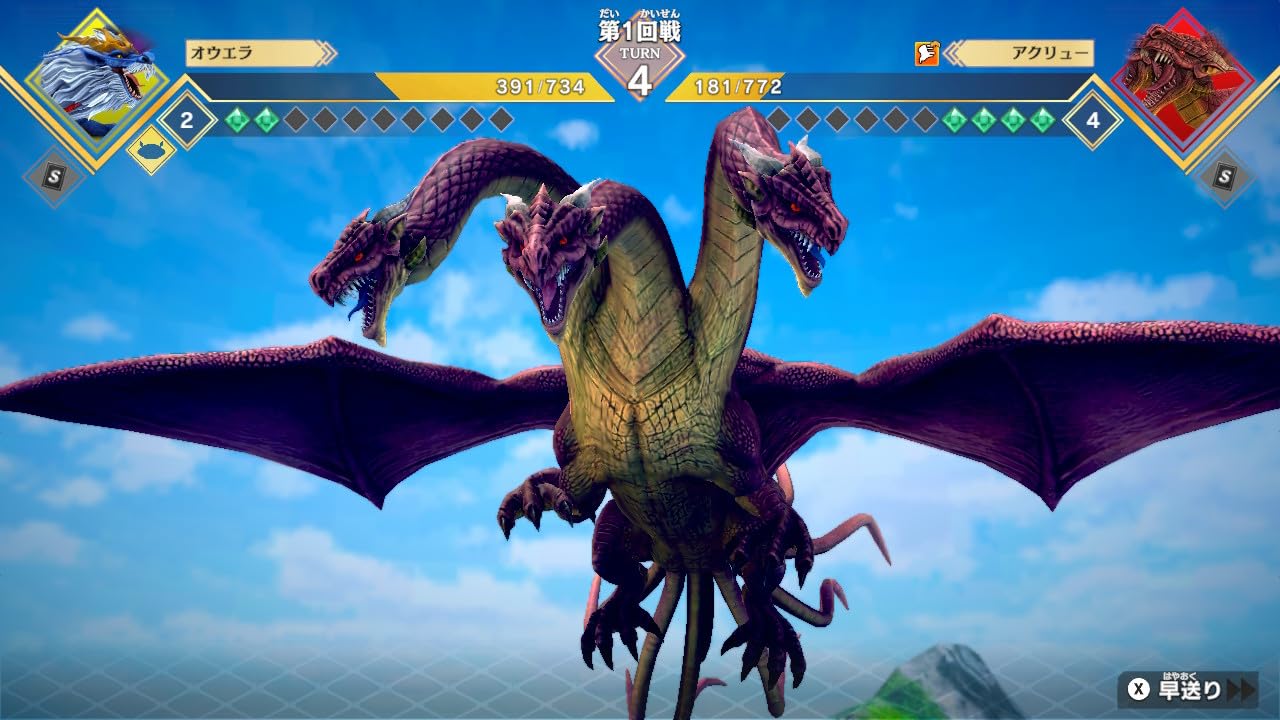Screen dimensions: 1280x720
Task: Toggle the first green gem under オウエラ's bar
Action: [237, 120]
